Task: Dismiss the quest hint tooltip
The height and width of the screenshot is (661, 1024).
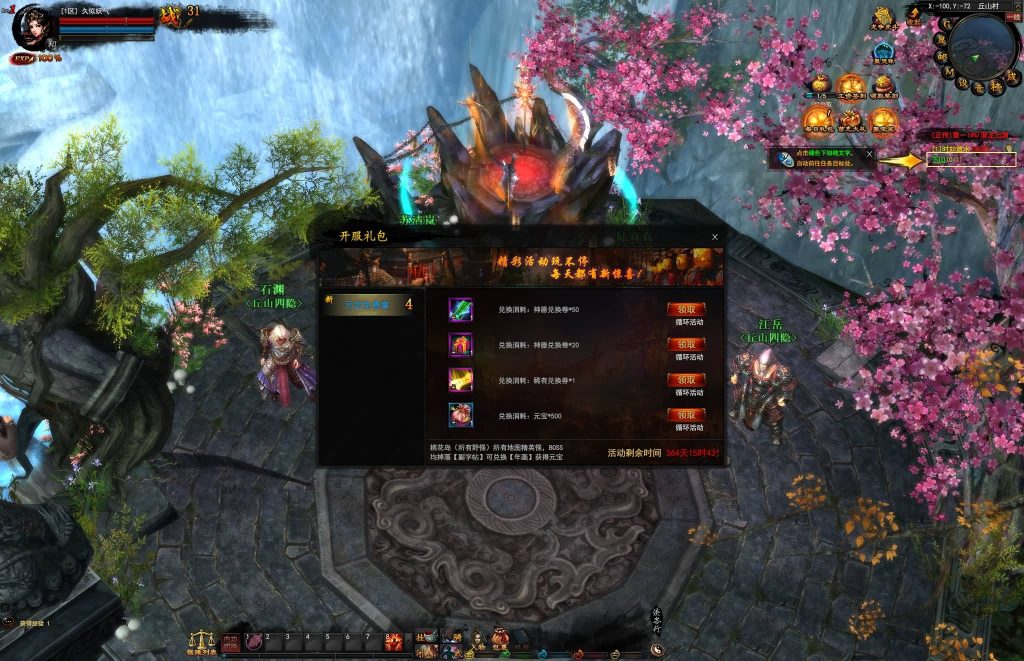Action: 869,153
